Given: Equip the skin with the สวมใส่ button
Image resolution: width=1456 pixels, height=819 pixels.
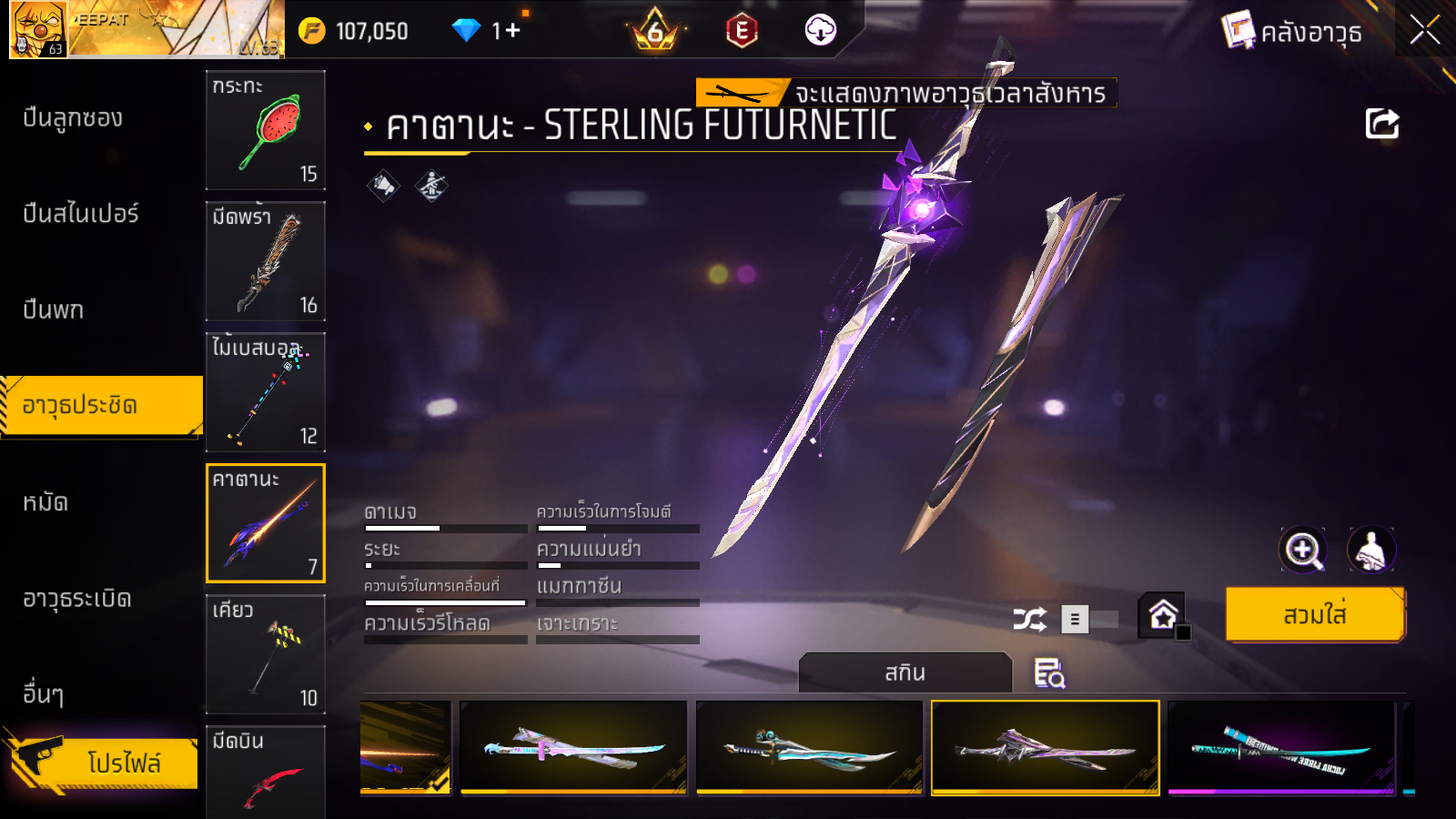Looking at the screenshot, I should pos(1315,615).
